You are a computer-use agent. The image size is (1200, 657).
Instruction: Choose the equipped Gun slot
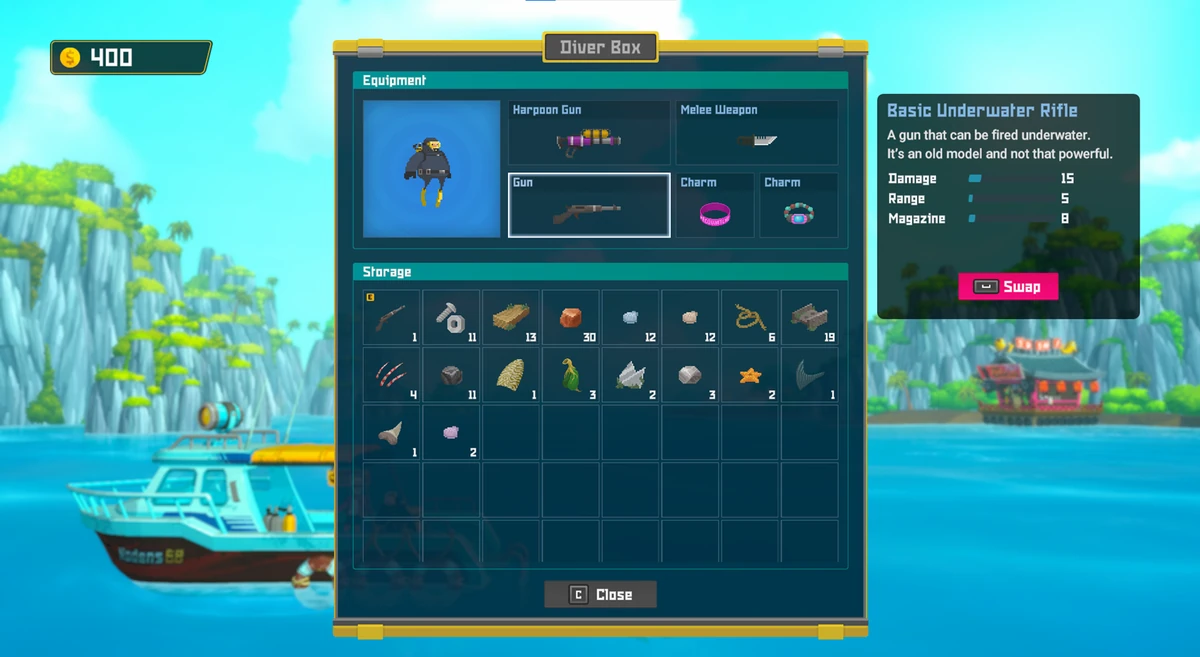(x=589, y=205)
